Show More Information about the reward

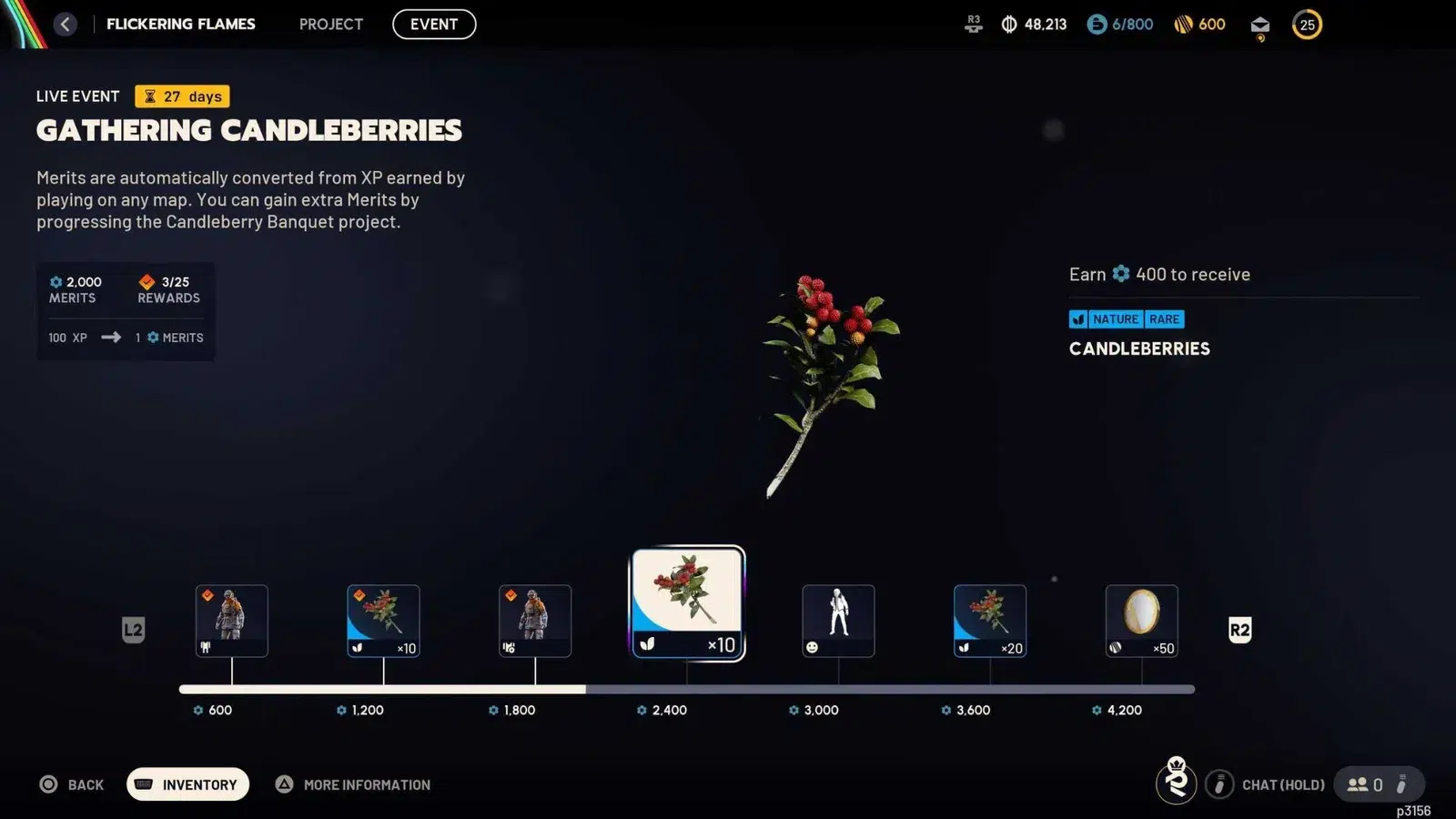pos(354,784)
